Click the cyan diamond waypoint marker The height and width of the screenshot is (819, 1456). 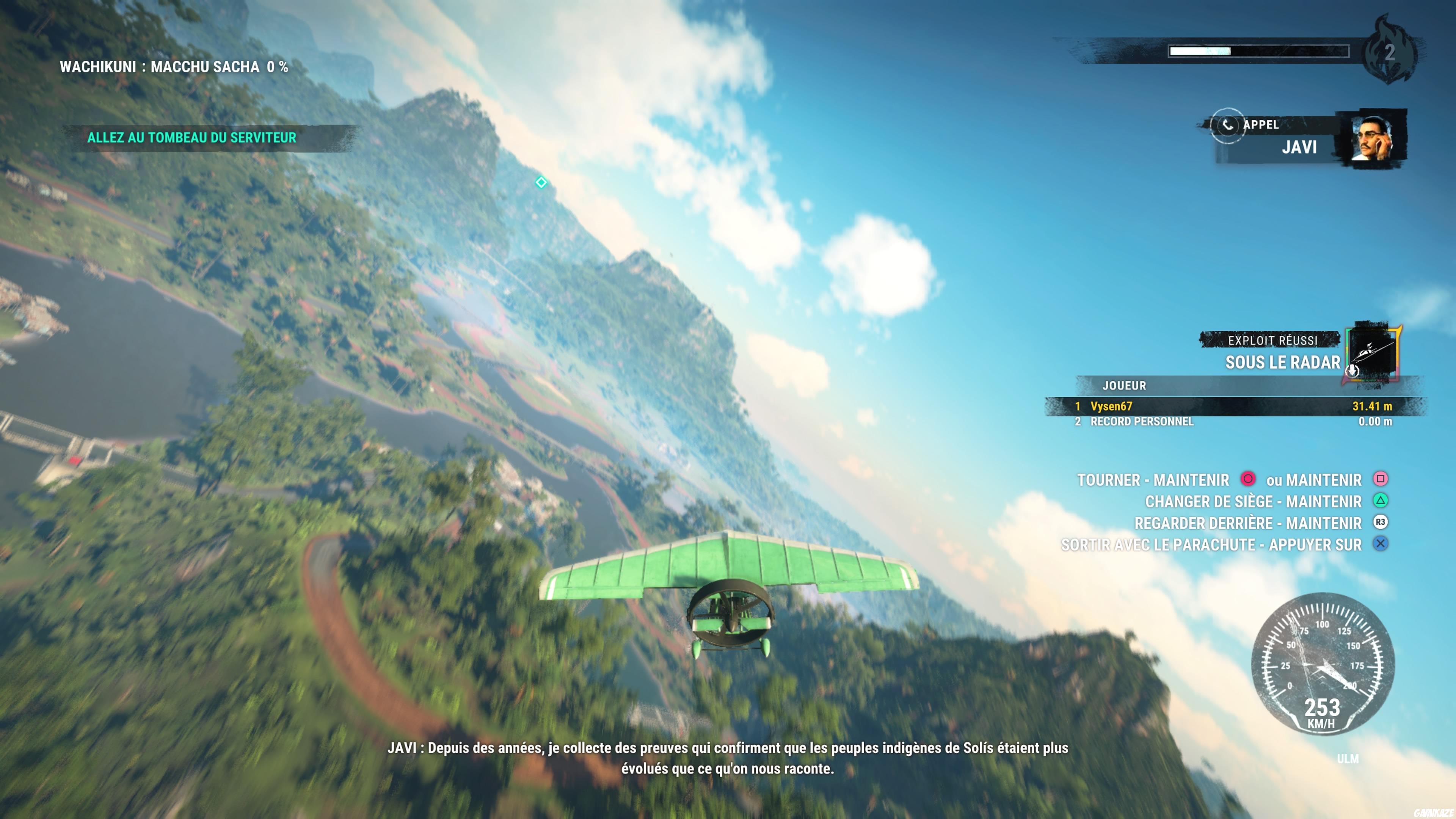tap(542, 183)
